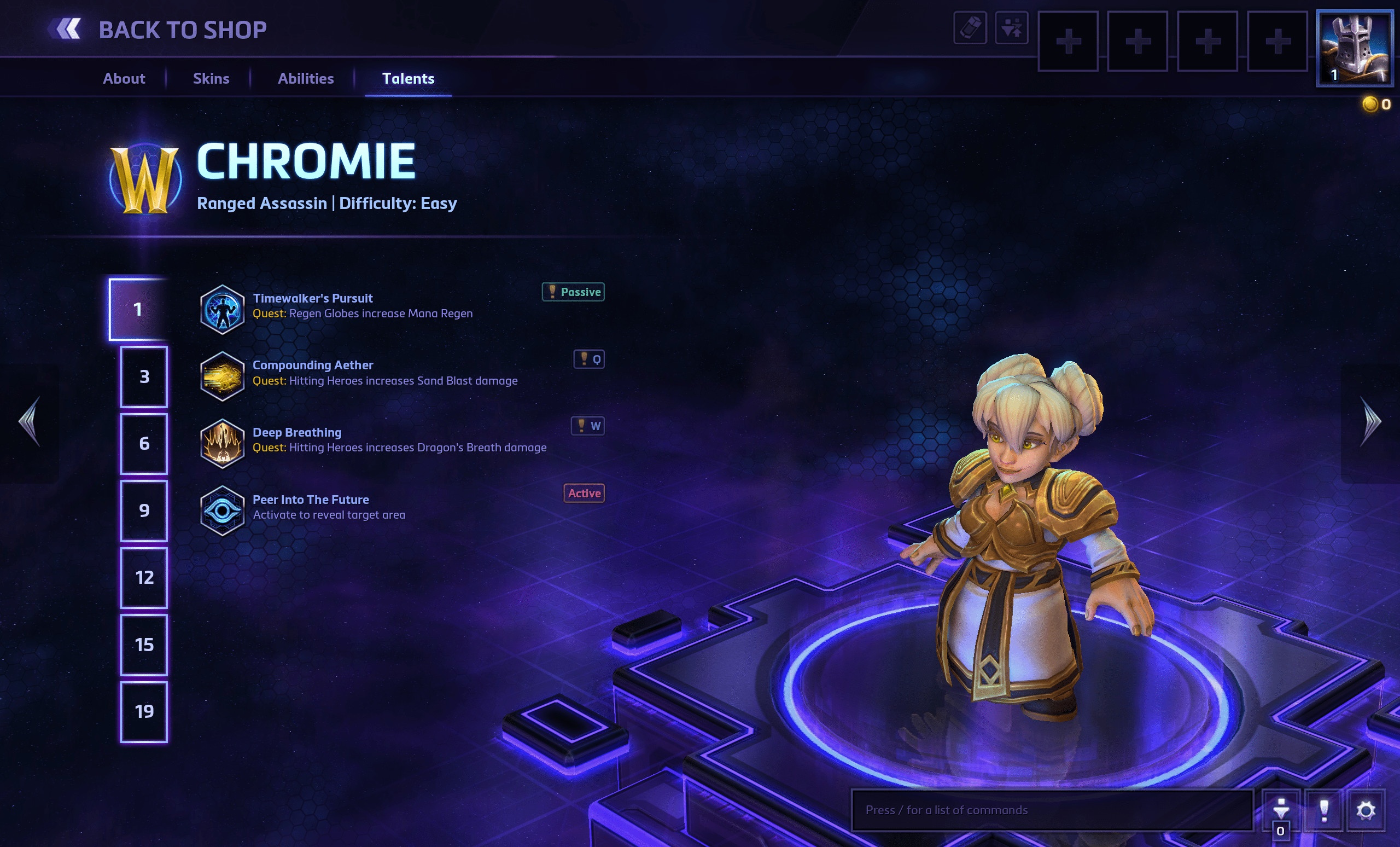Show level 3 talents
The image size is (1400, 847).
[x=144, y=376]
